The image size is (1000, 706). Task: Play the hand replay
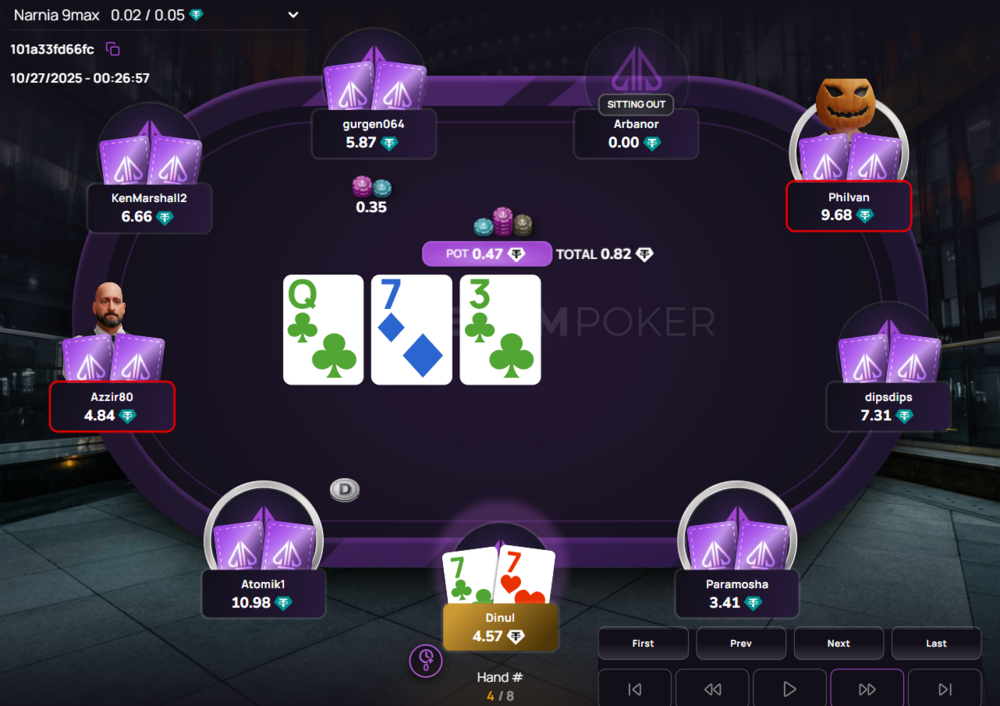(x=790, y=689)
